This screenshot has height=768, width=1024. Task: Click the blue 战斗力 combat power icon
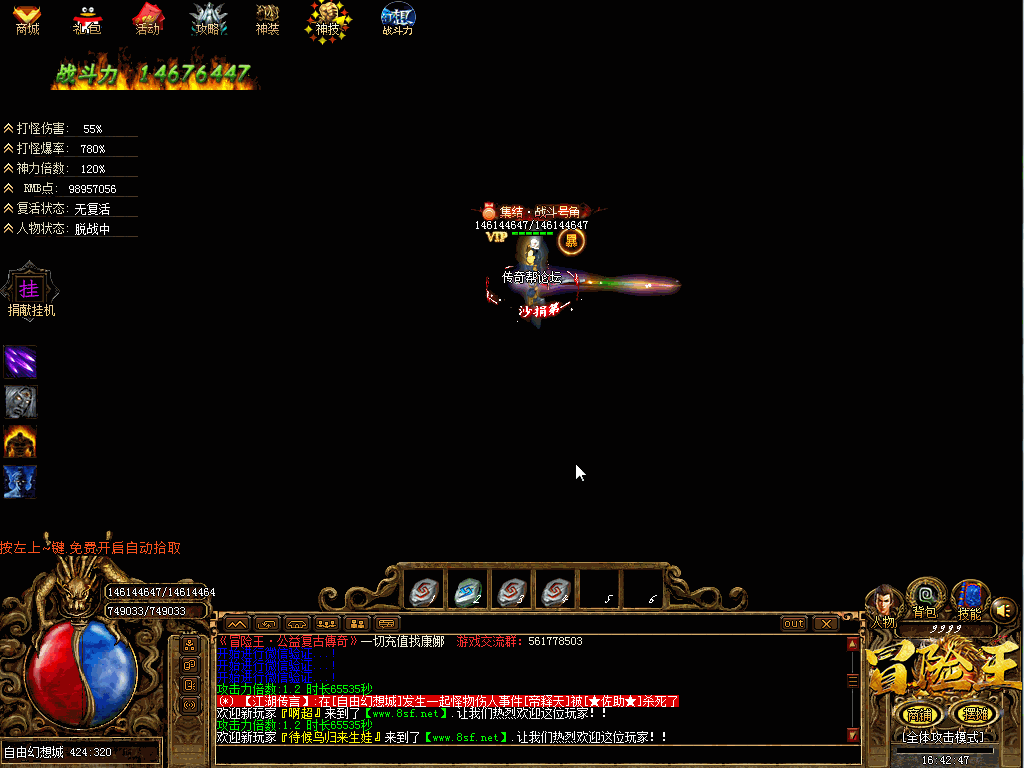398,18
